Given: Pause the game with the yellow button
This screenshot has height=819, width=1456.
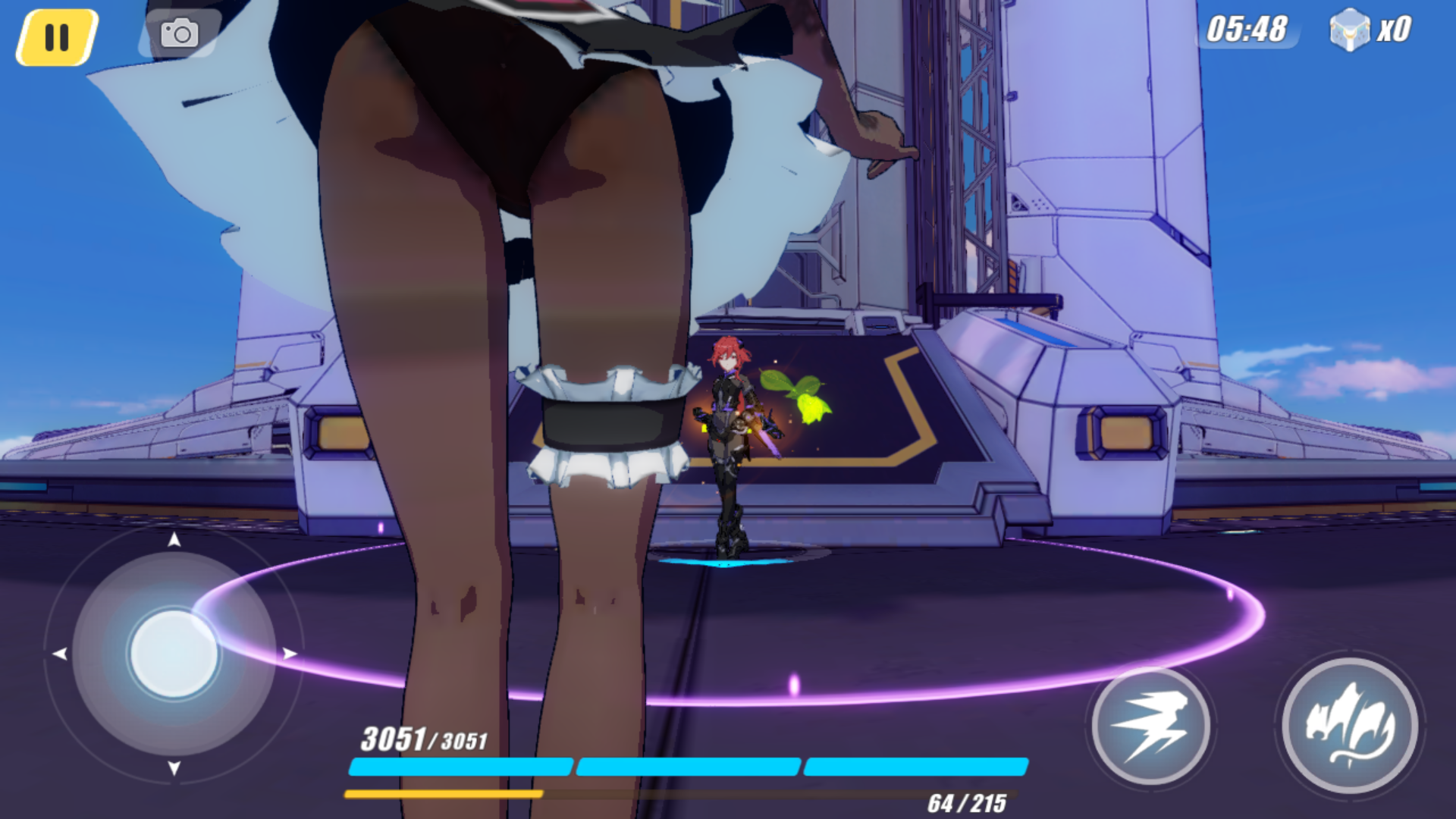Looking at the screenshot, I should tap(57, 37).
